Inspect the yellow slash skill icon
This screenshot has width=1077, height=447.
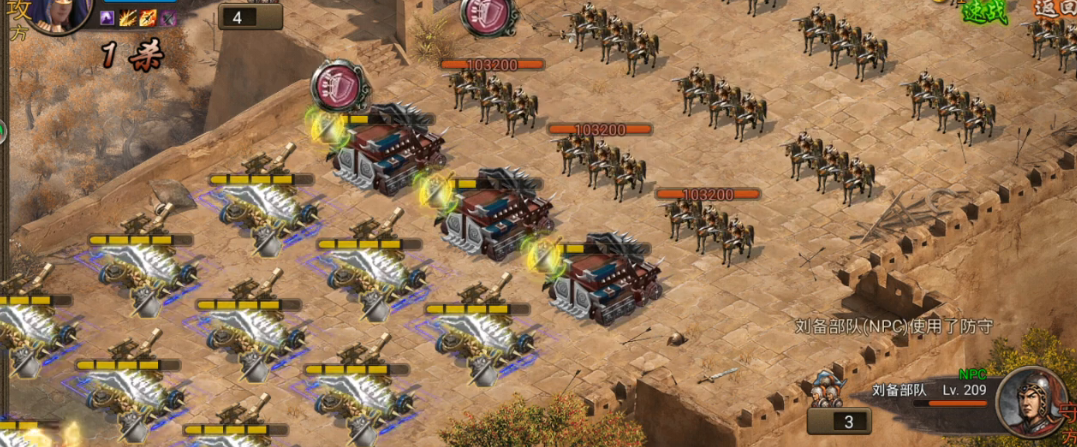point(128,18)
